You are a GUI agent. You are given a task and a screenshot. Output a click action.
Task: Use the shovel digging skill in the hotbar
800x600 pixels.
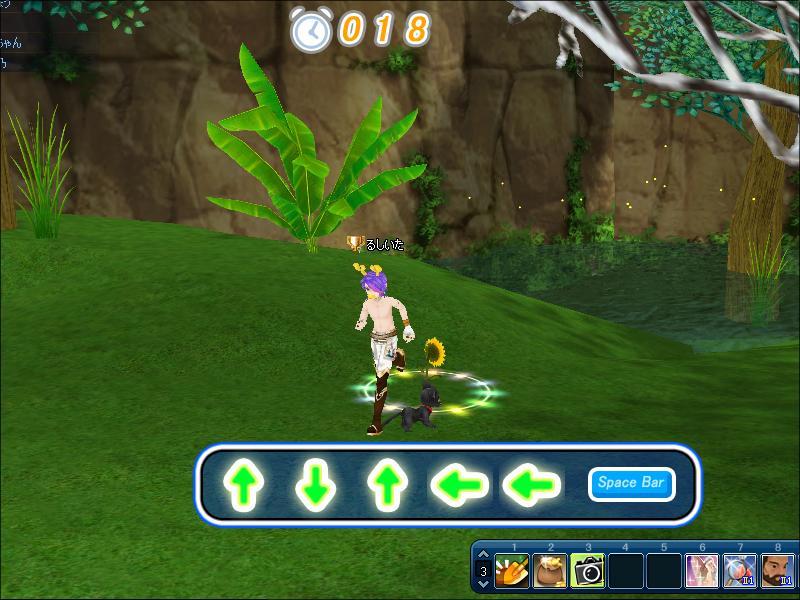click(x=512, y=571)
